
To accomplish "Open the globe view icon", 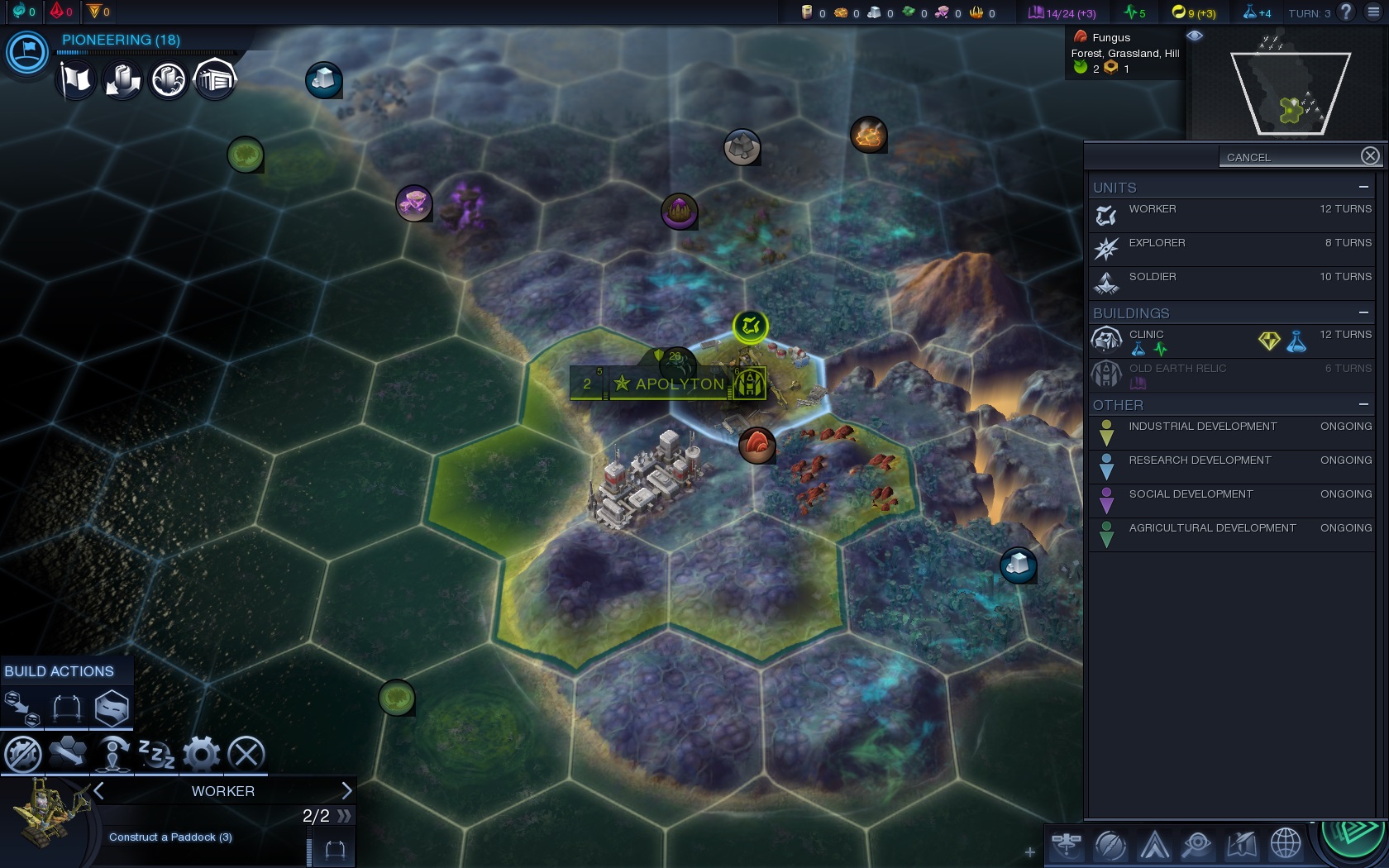I will tap(1286, 844).
